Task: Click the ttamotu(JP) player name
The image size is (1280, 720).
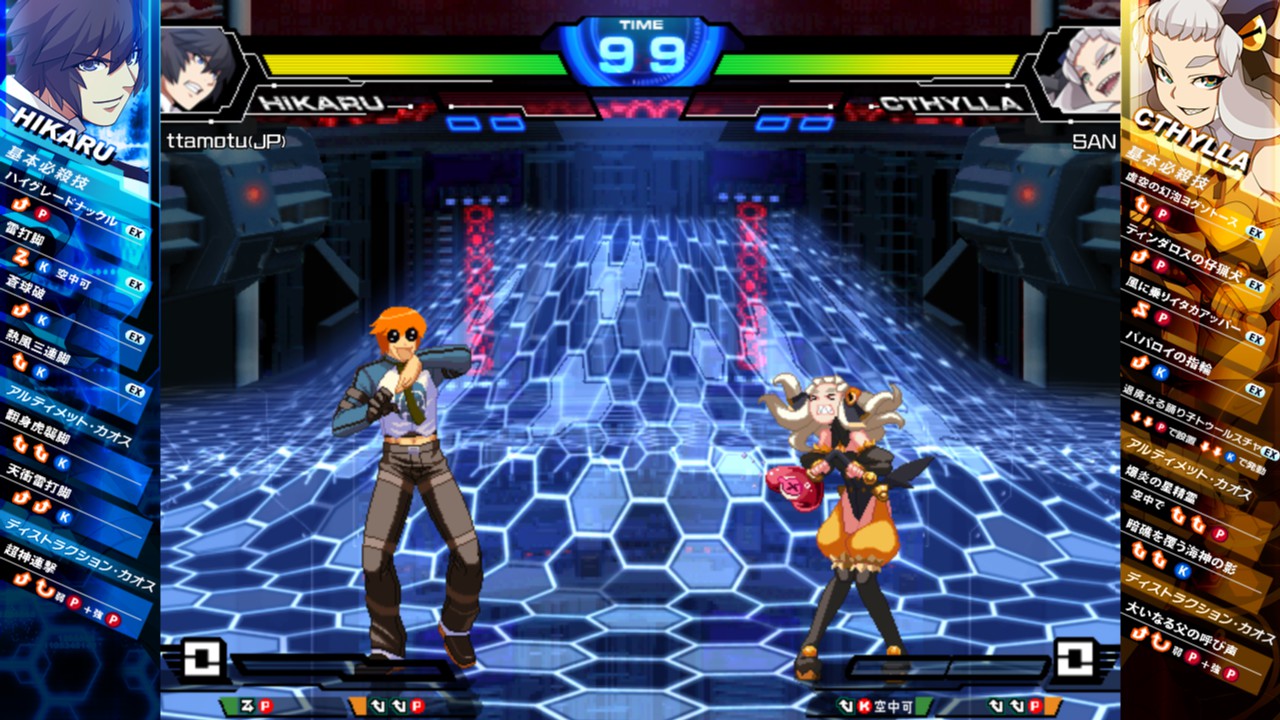Action: (225, 140)
